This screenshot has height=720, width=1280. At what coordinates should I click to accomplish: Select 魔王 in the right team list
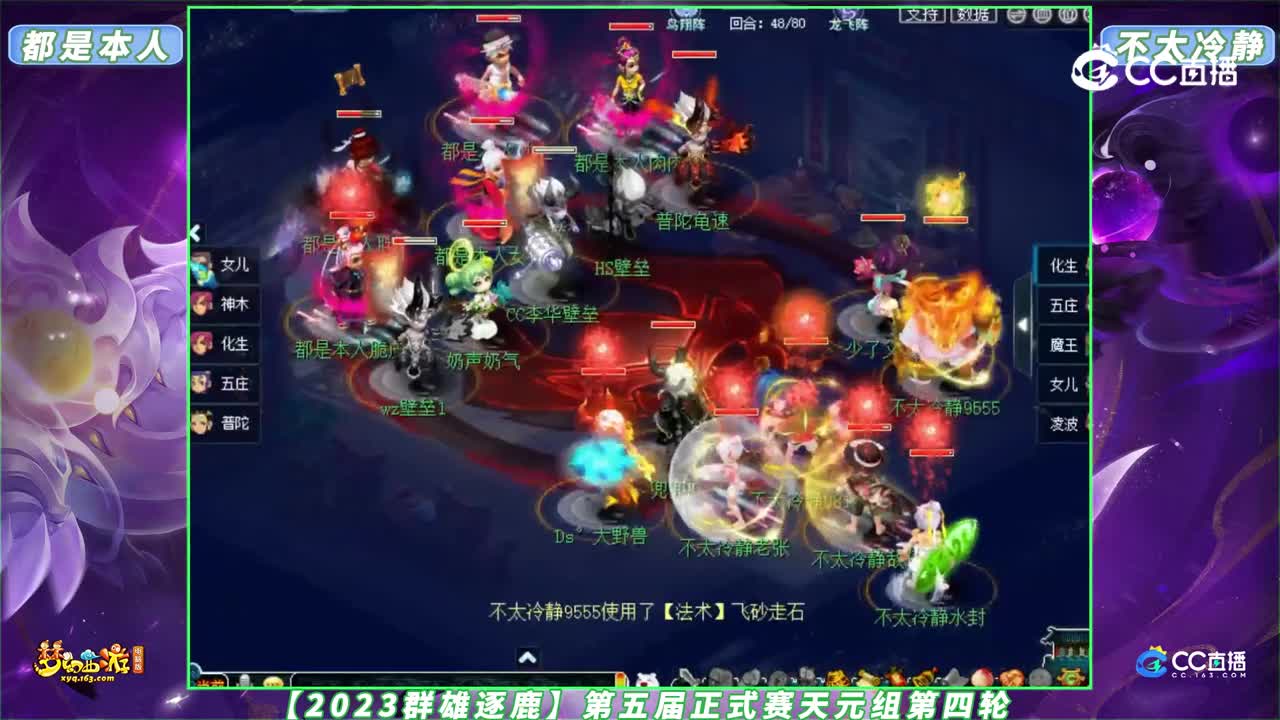pos(1062,345)
